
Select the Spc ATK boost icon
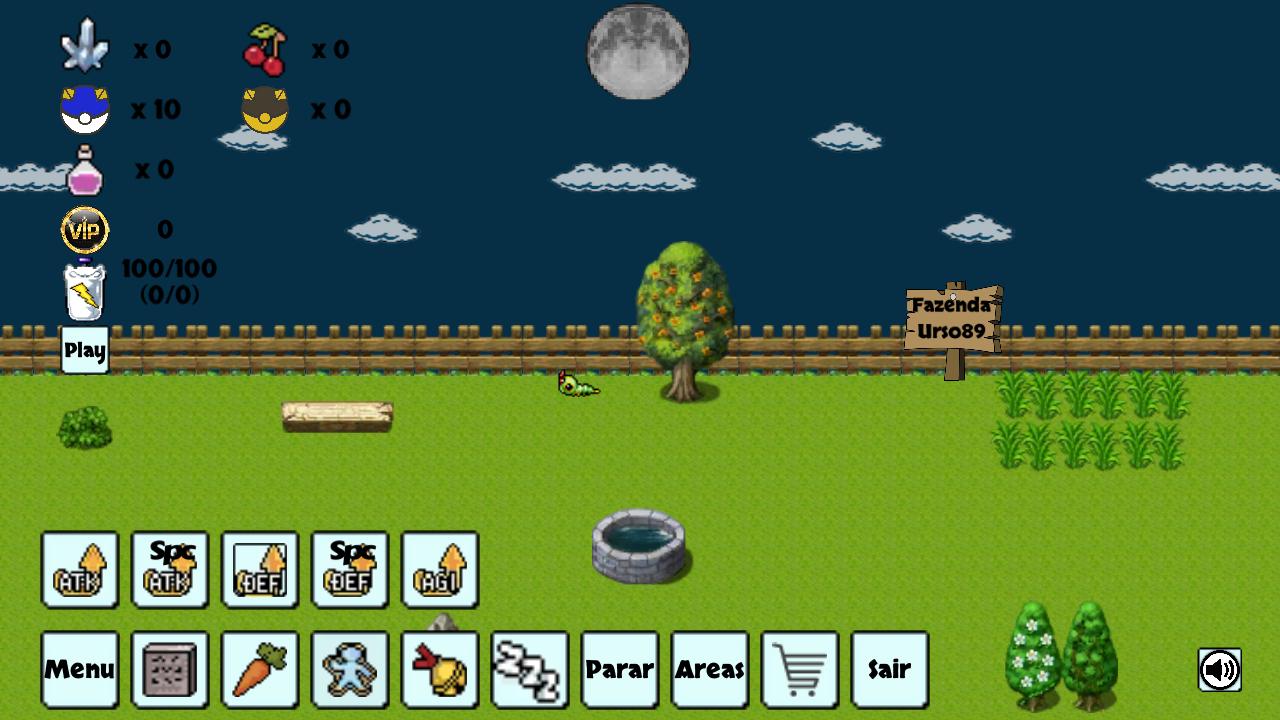pos(170,569)
